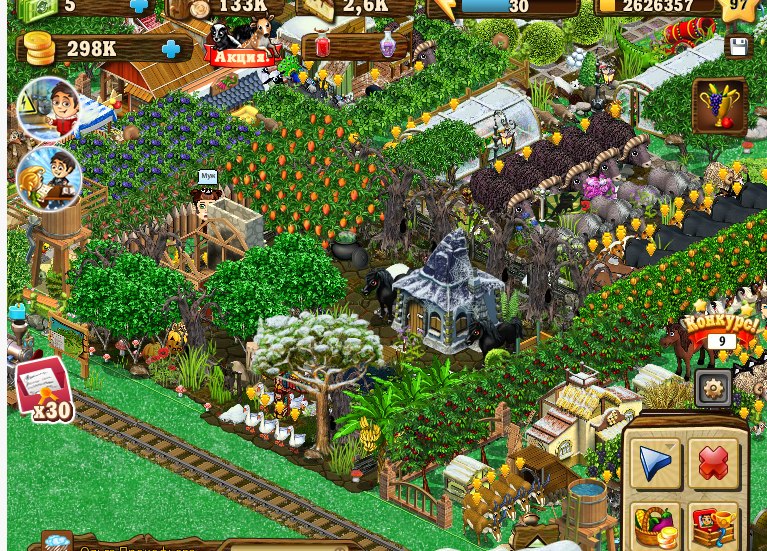The image size is (767, 551).
Task: Open the trophy gift box button
Action: [713, 526]
